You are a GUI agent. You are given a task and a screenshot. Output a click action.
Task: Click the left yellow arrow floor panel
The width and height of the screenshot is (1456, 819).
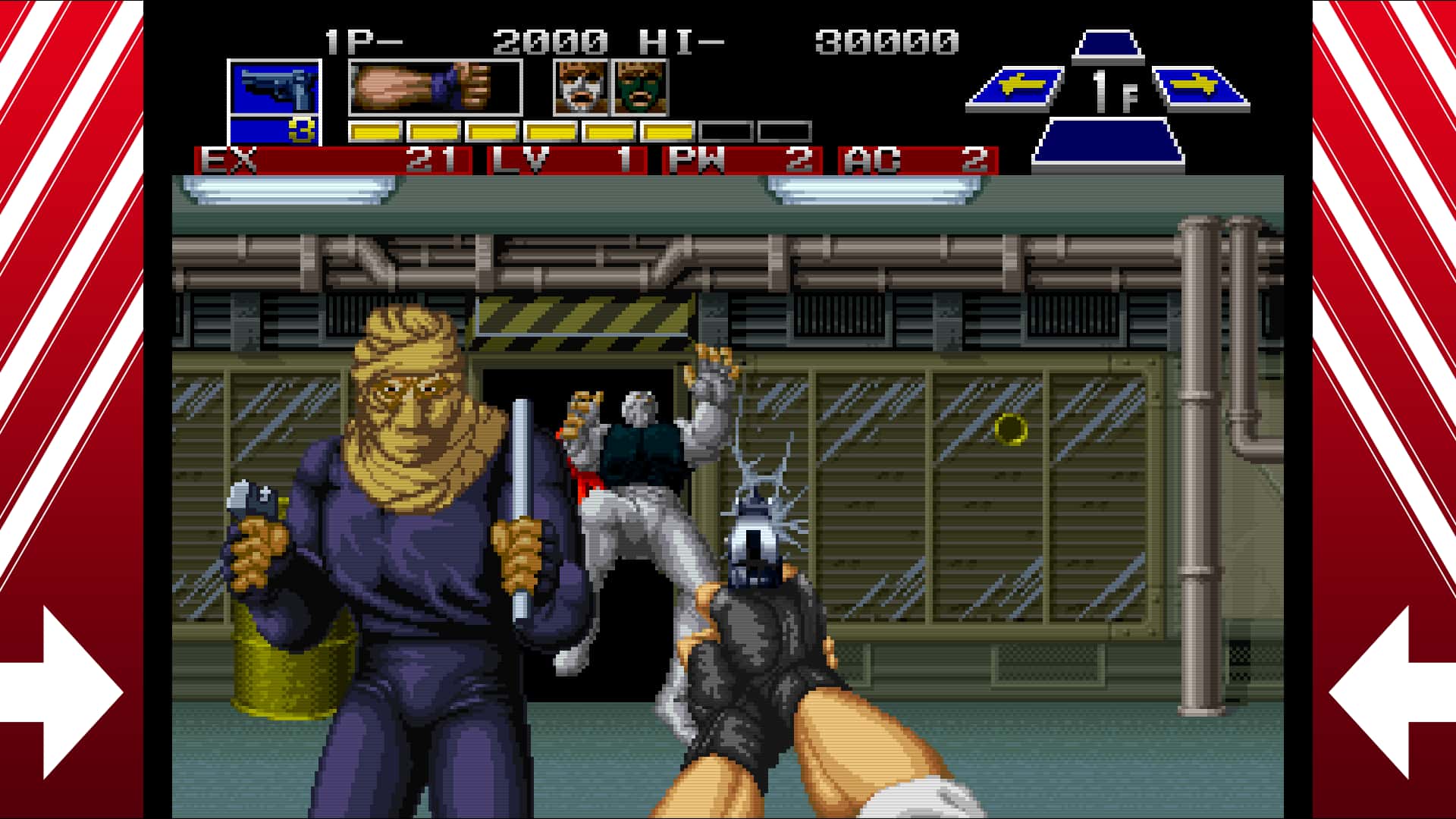click(x=1016, y=87)
